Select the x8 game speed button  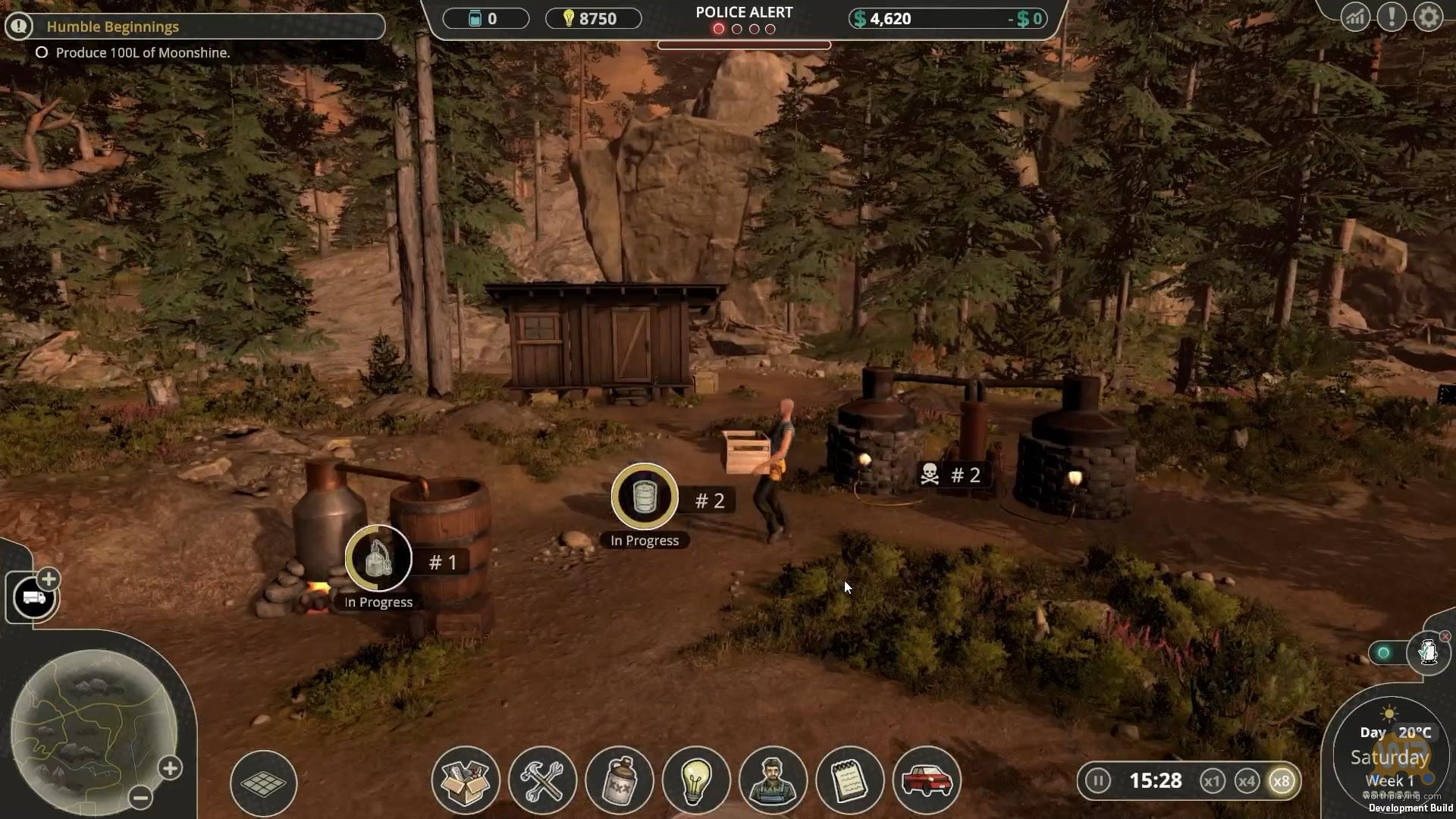point(1282,781)
